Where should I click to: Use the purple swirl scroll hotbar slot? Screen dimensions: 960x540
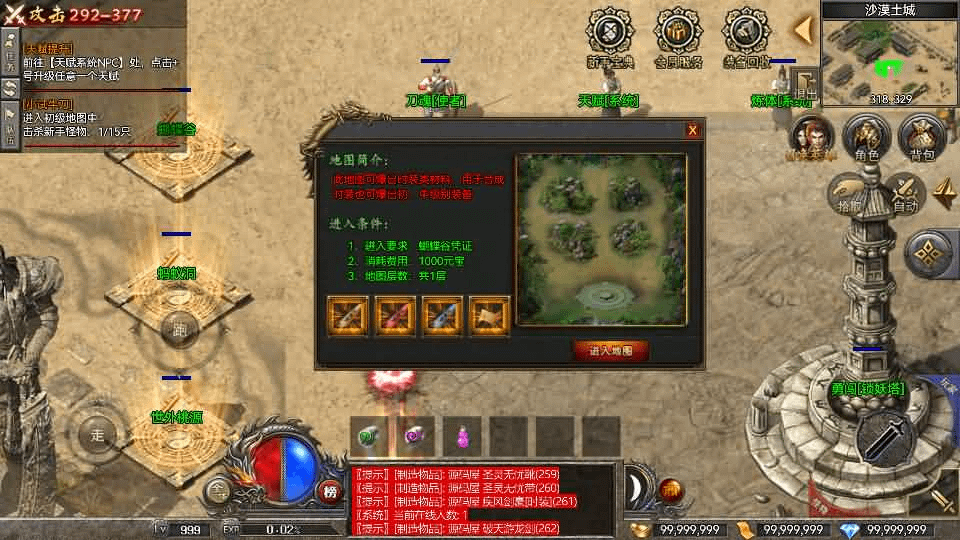[415, 437]
